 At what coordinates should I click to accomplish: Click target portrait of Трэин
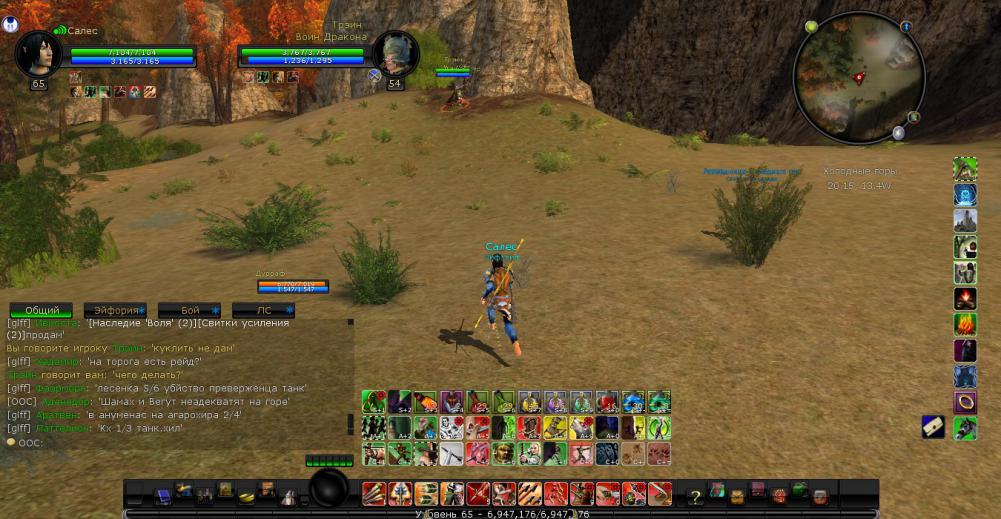394,53
